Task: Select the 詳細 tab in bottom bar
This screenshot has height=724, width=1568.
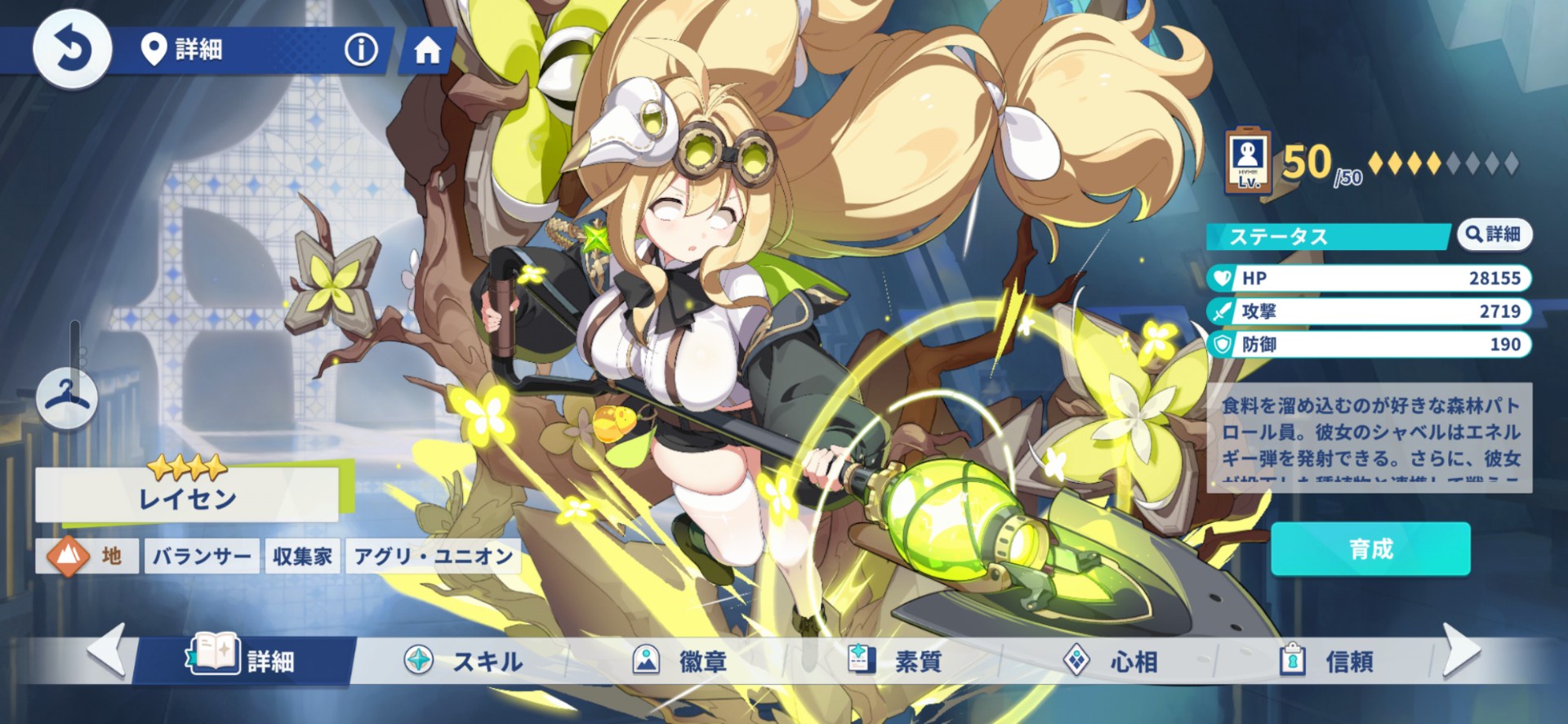Action: pyautogui.click(x=243, y=659)
